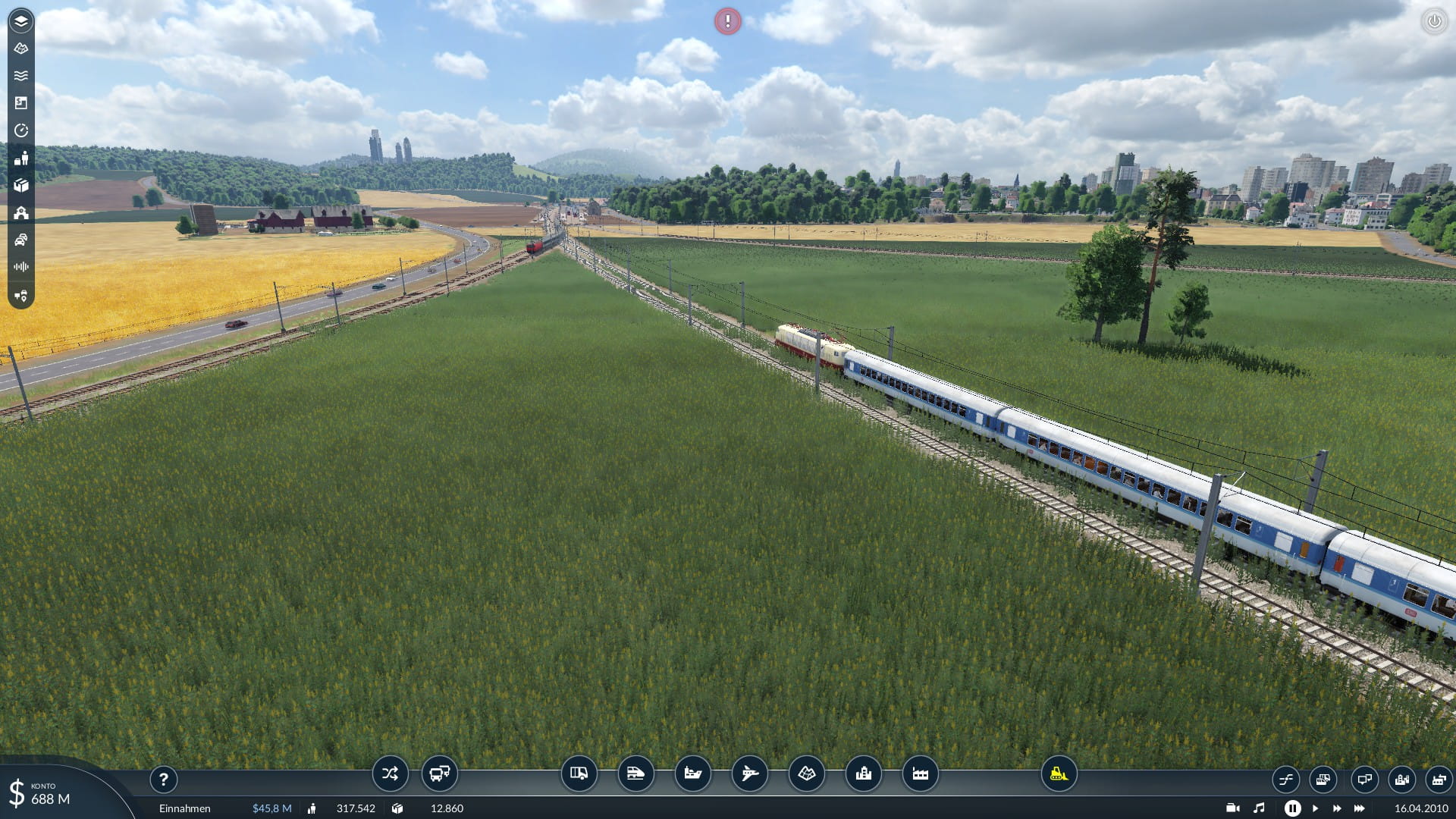Open the camera tool icon

pyautogui.click(x=1232, y=808)
